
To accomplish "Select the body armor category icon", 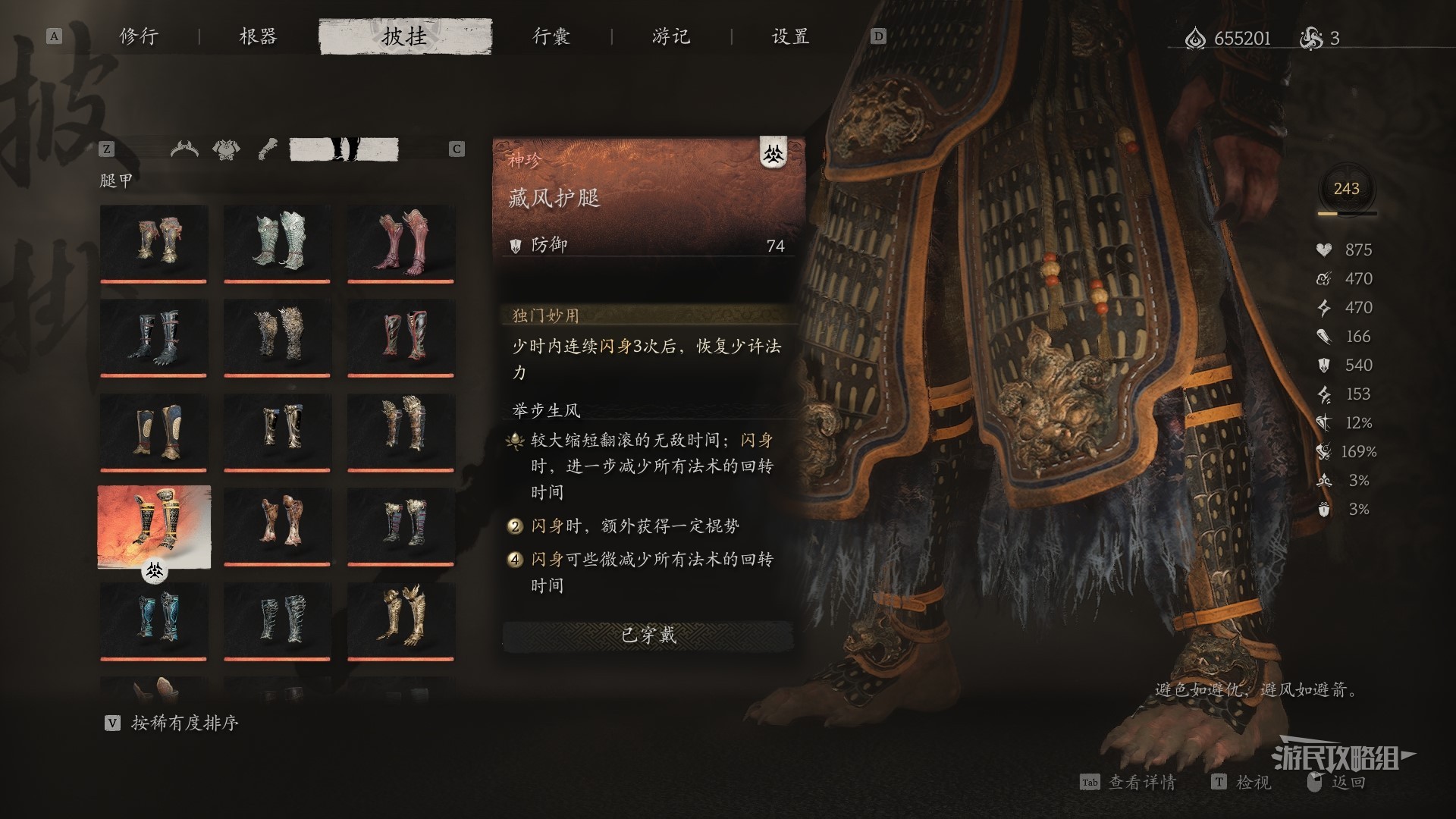I will [x=226, y=149].
